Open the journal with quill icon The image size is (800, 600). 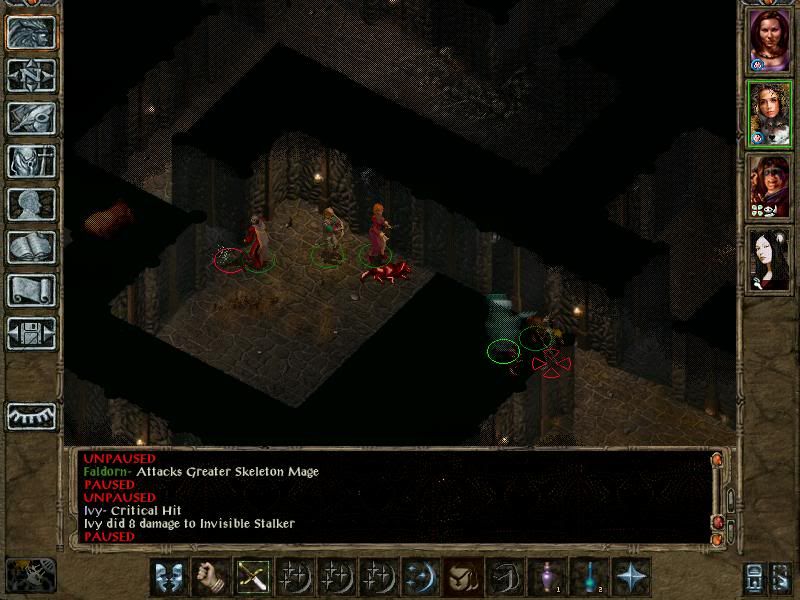click(31, 118)
